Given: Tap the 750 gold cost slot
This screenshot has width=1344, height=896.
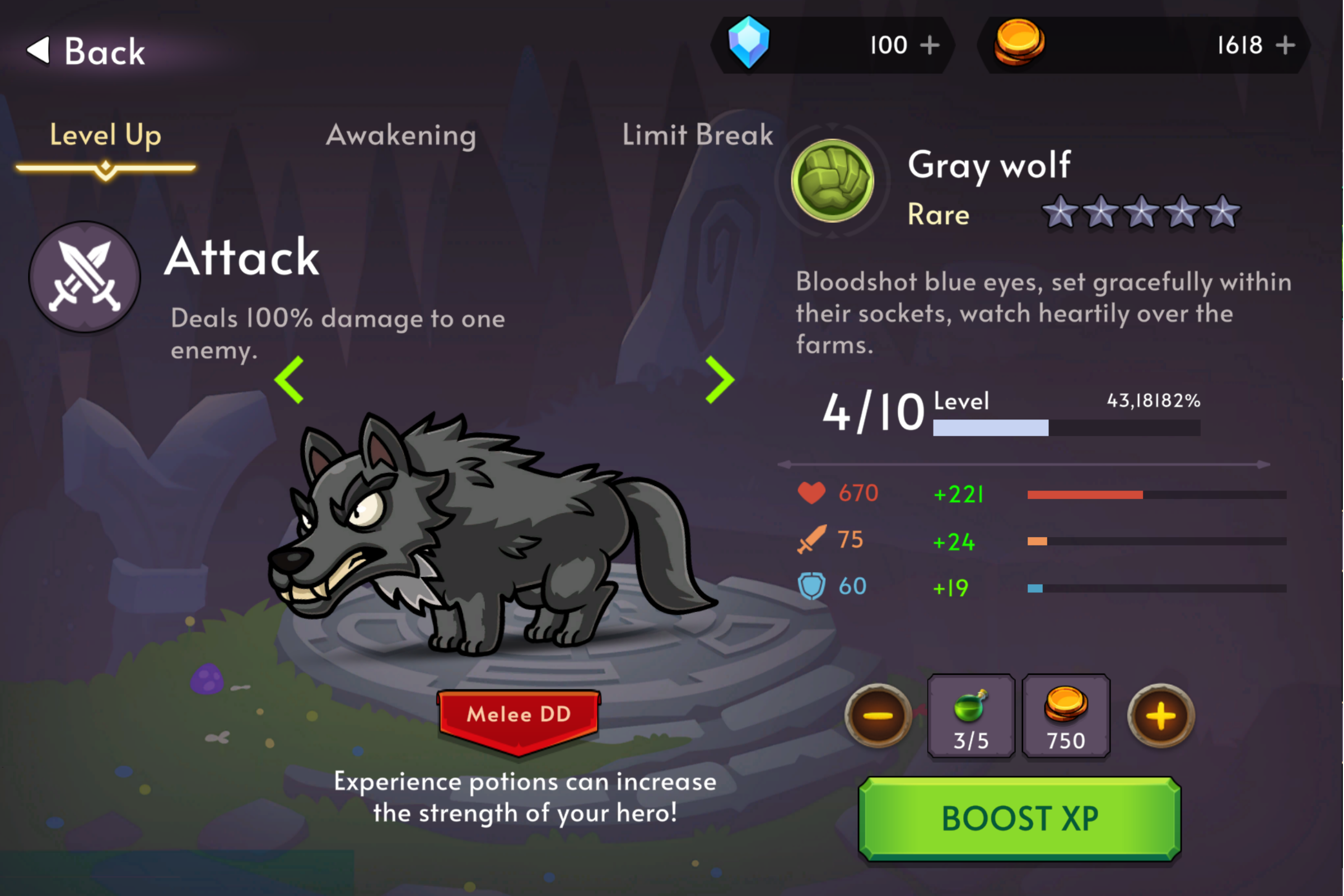Looking at the screenshot, I should pyautogui.click(x=1066, y=717).
